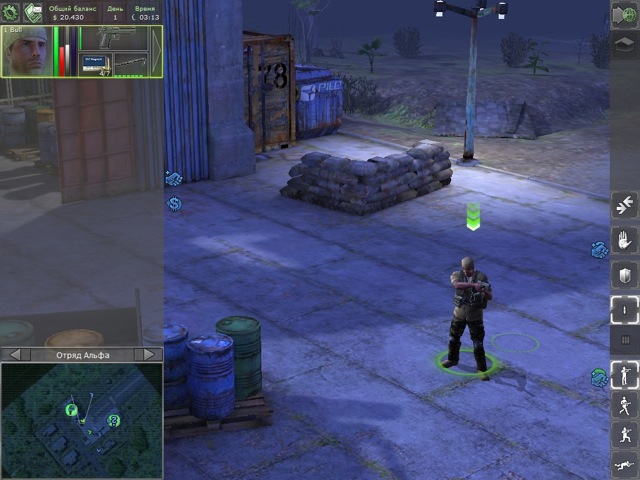Activate the converging arrows command

pyautogui.click(x=625, y=206)
